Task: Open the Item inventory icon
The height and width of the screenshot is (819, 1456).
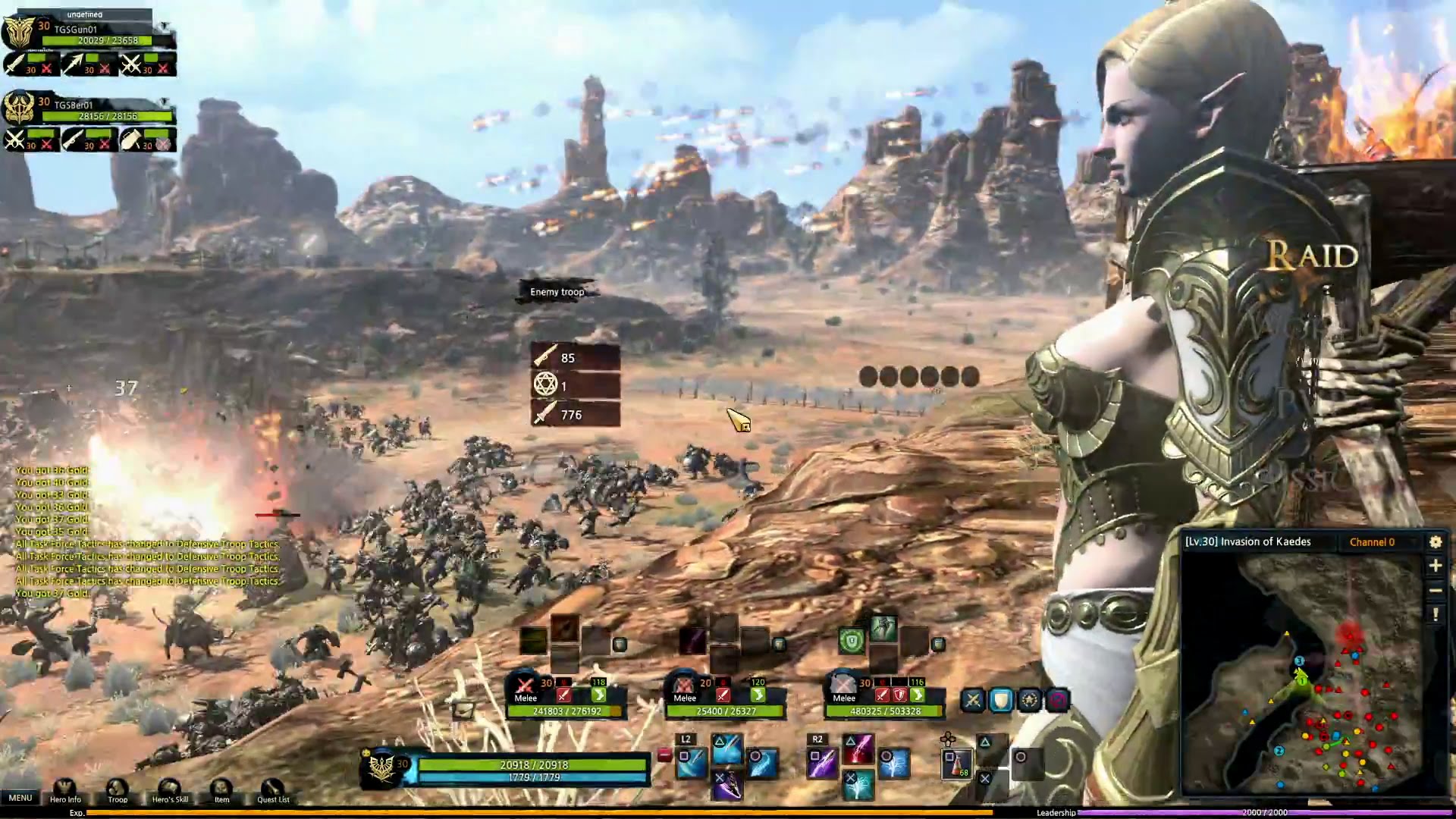Action: (x=221, y=790)
